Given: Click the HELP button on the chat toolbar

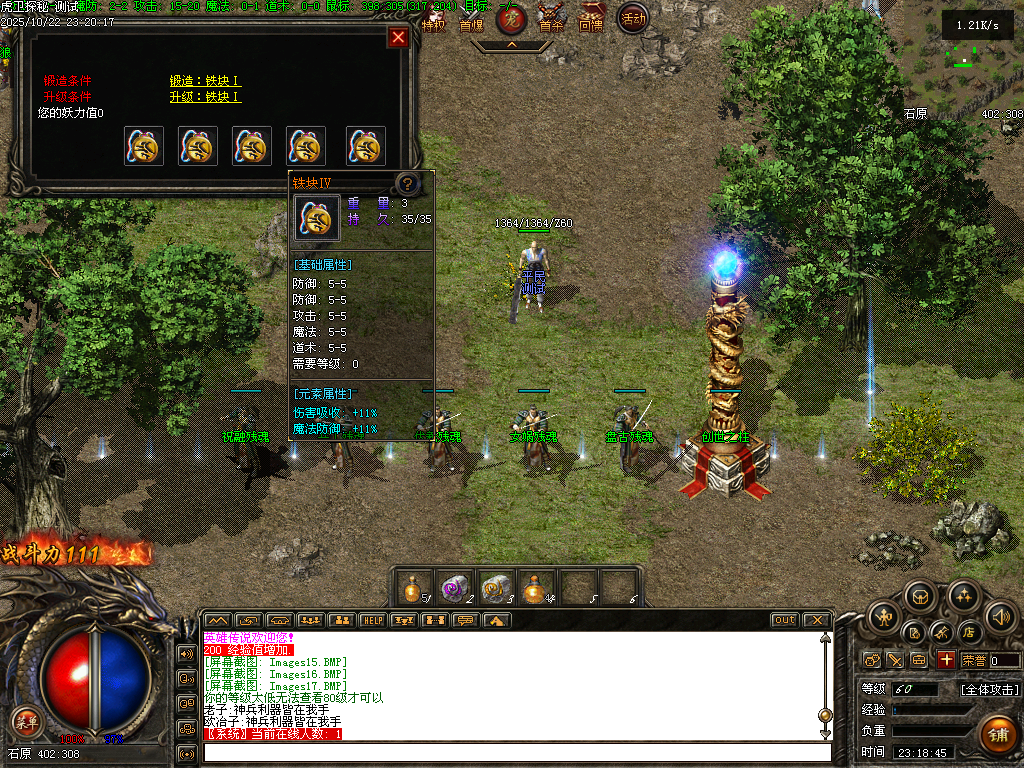Looking at the screenshot, I should point(372,620).
